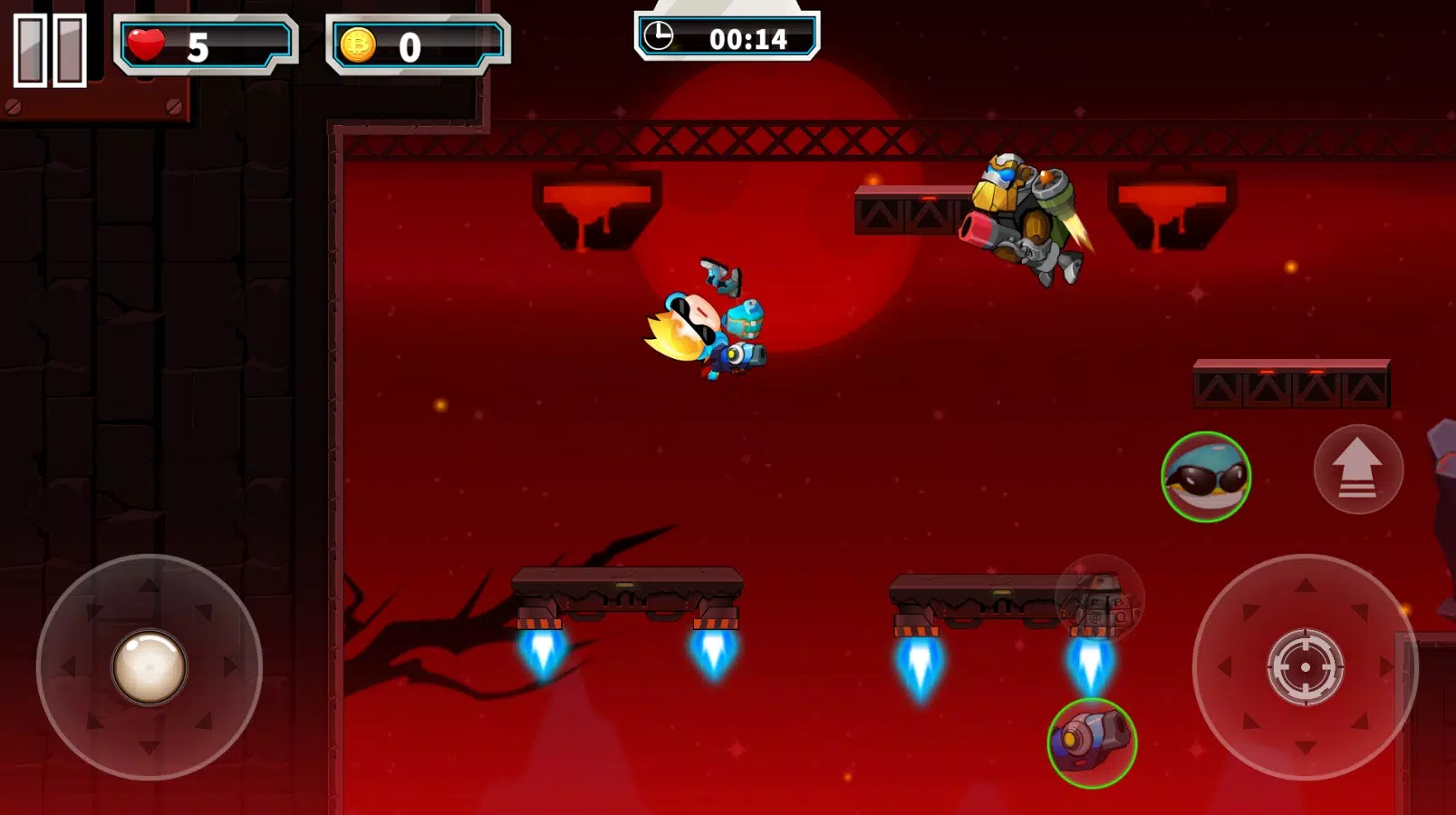
Task: Tap the jump arrow button
Action: [x=1357, y=468]
